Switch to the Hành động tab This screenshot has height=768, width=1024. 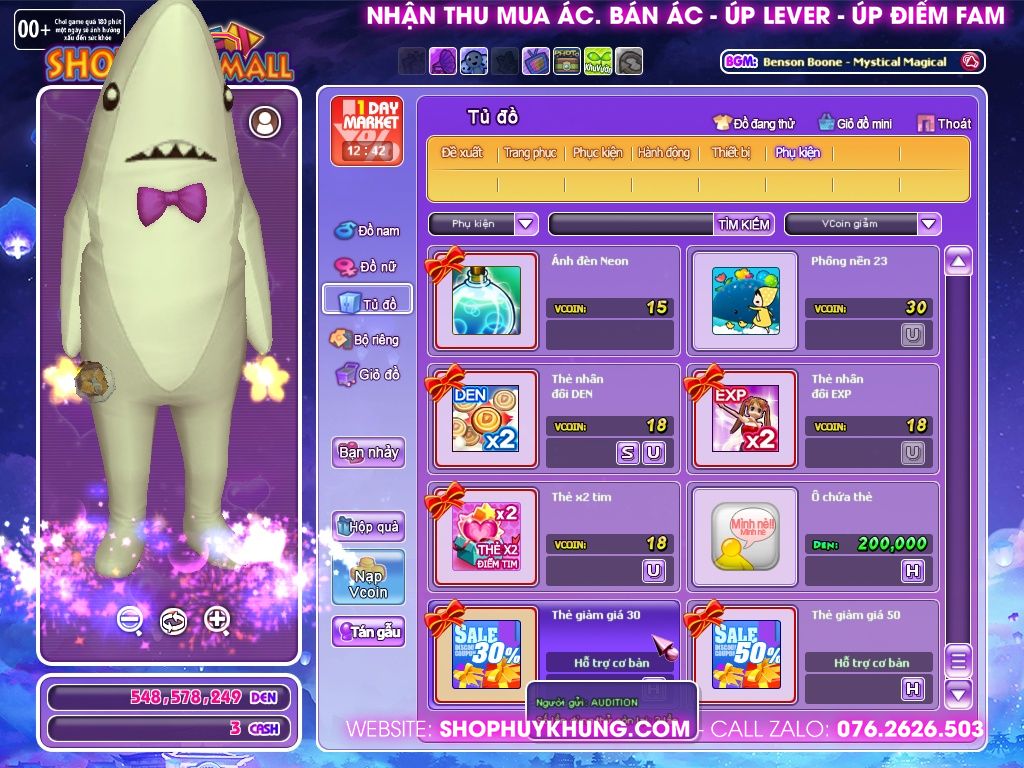pos(664,153)
